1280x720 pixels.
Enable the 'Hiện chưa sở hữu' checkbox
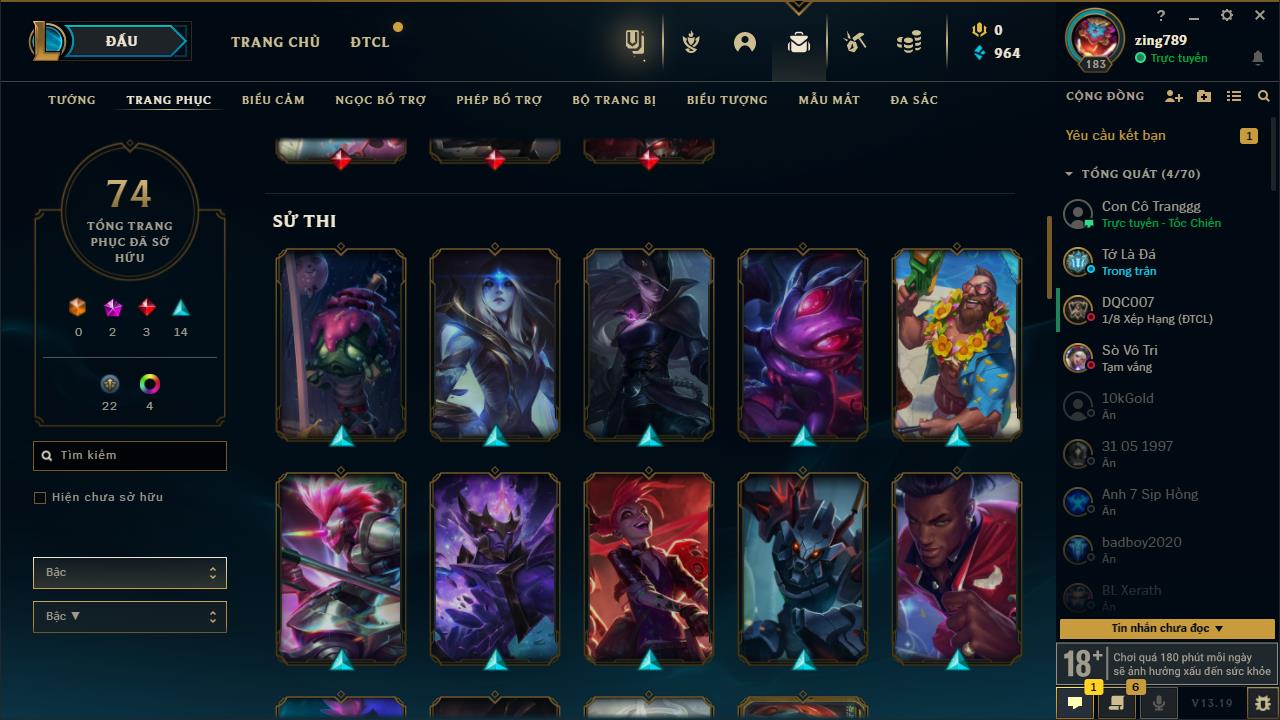[39, 497]
